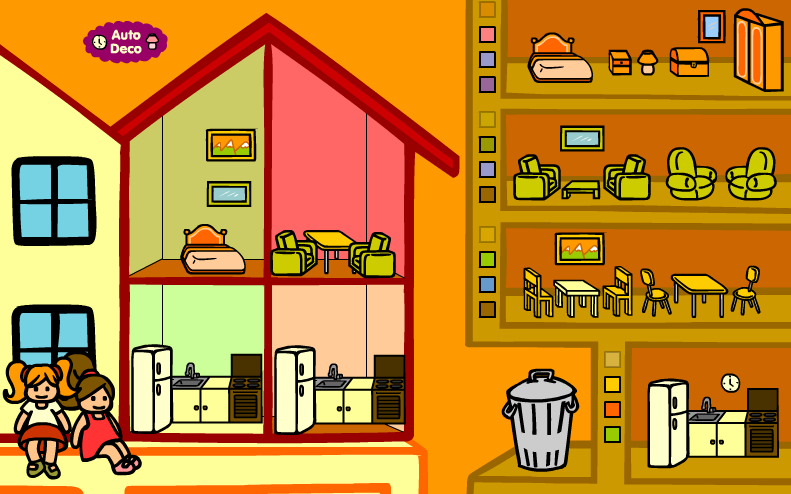Choose the dark purple color swatch
Screen dimensions: 791x494
(x=487, y=84)
